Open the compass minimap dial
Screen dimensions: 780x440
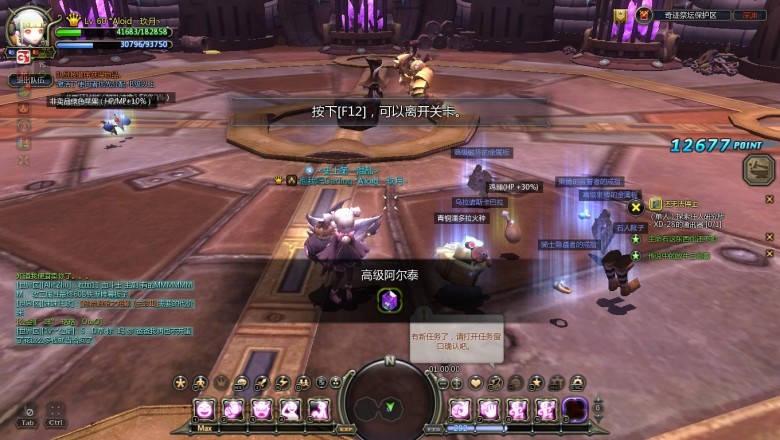click(x=389, y=395)
